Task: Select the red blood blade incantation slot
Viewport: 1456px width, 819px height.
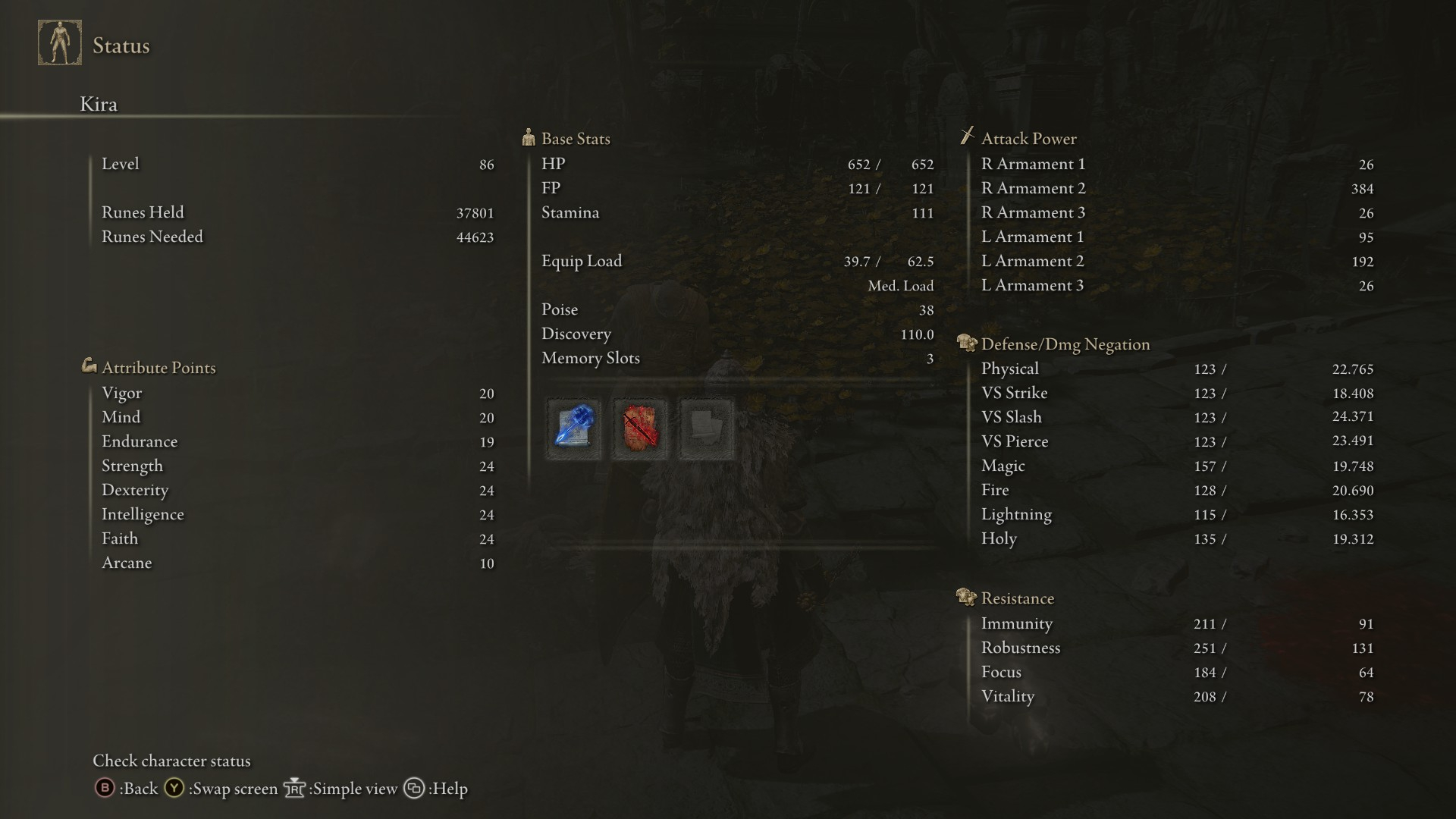Action: pos(640,428)
